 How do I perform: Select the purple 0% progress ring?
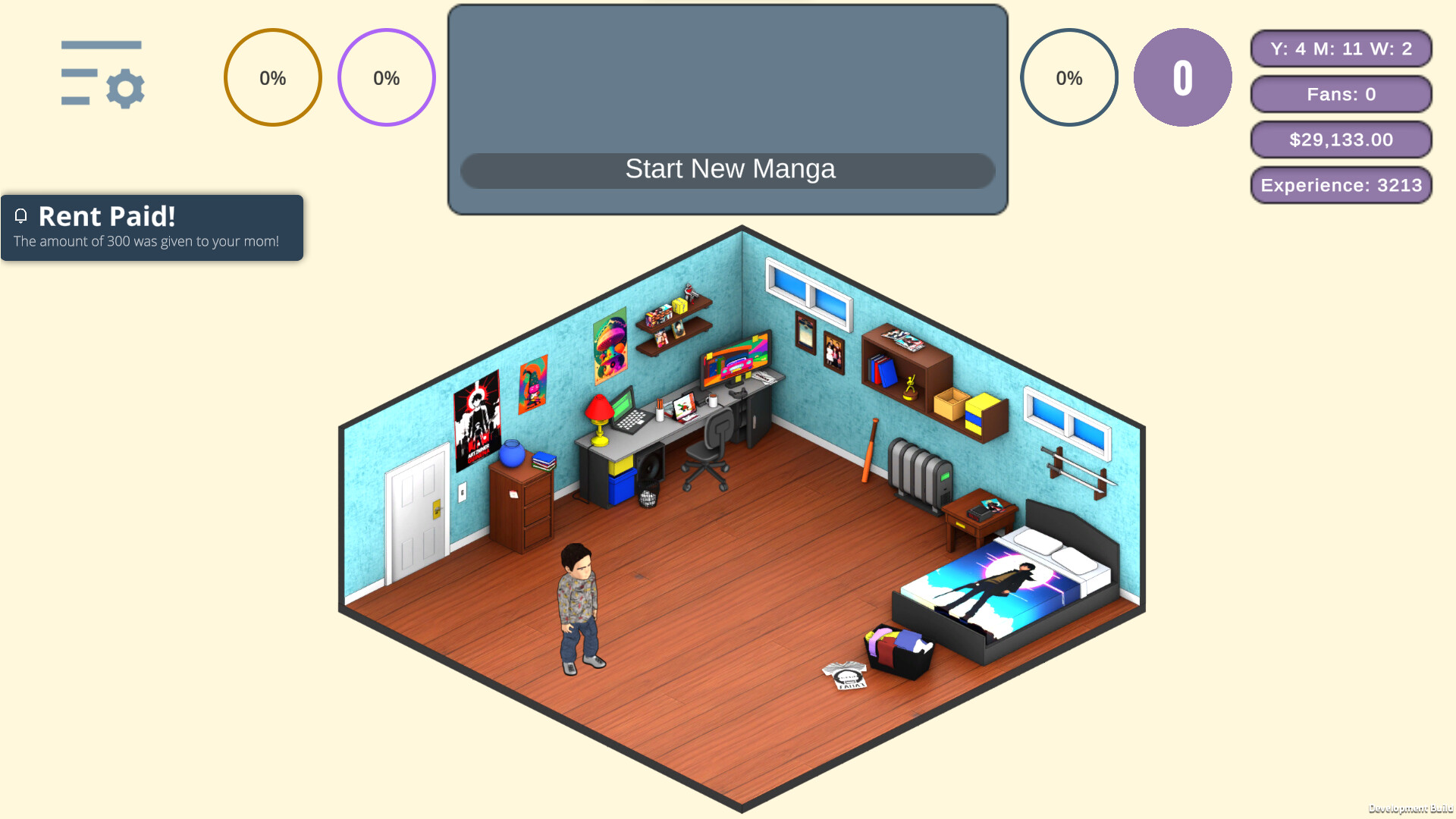[387, 77]
